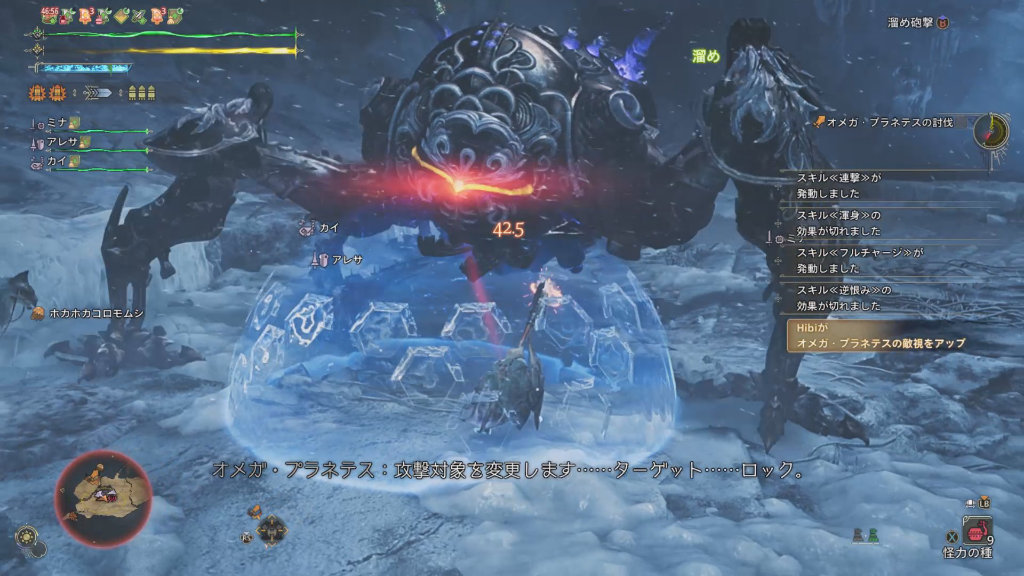Click the 46:56 timed buff icon
Screen dimensions: 1024x576
(x=49, y=16)
